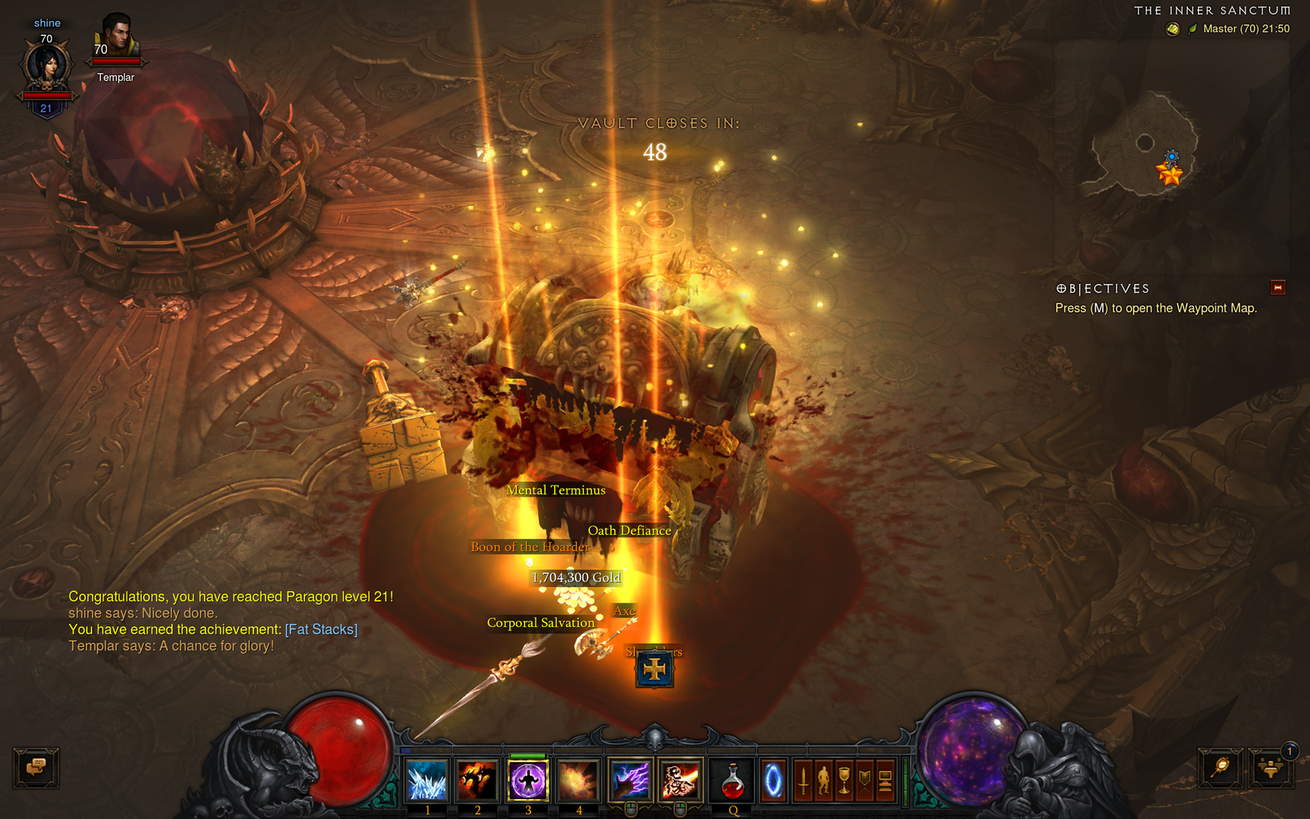This screenshot has height=819, width=1310.
Task: Activate the ice shards skill in slot 1
Action: click(427, 779)
